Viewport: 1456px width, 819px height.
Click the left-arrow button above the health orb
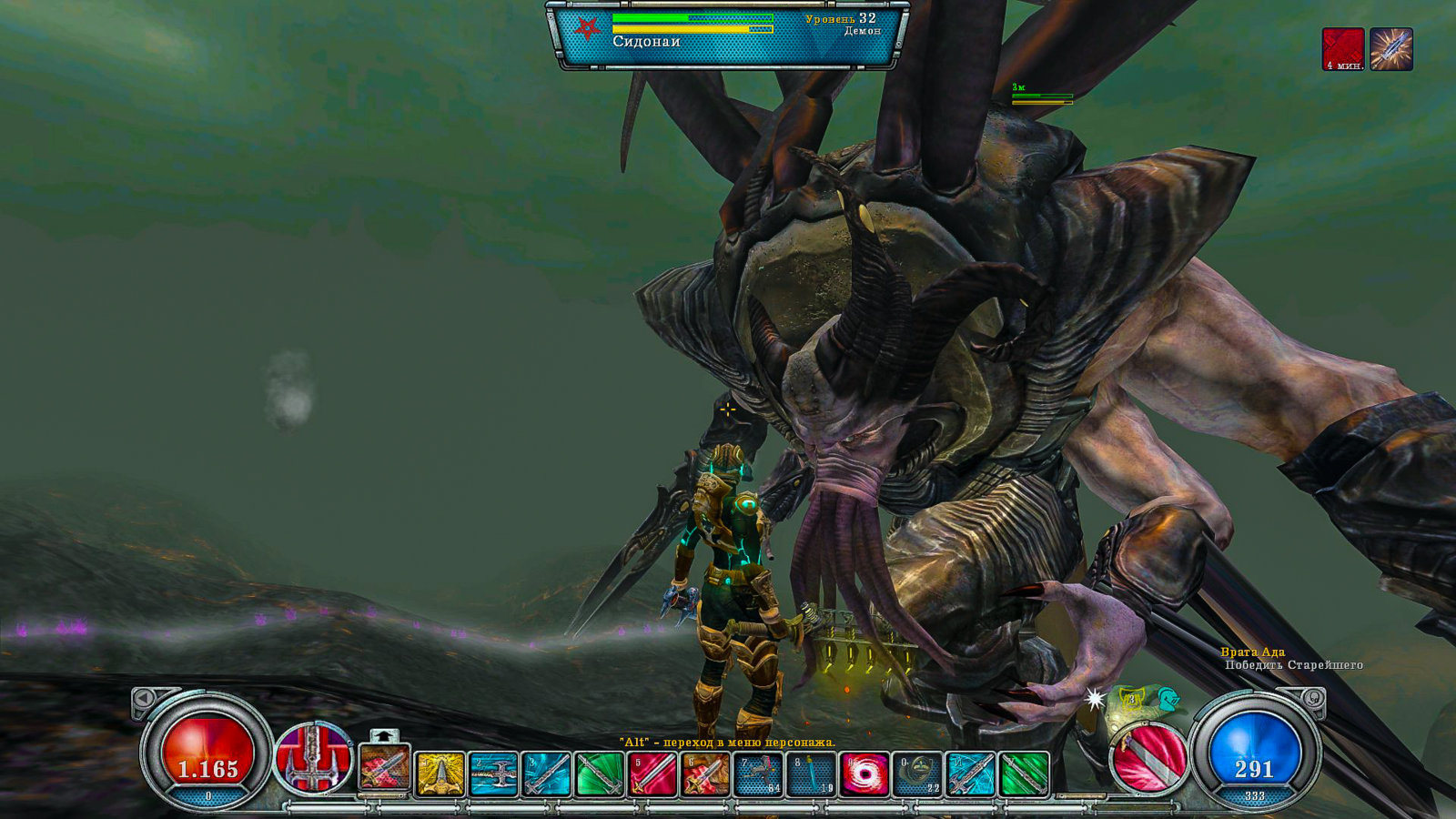pyautogui.click(x=144, y=699)
